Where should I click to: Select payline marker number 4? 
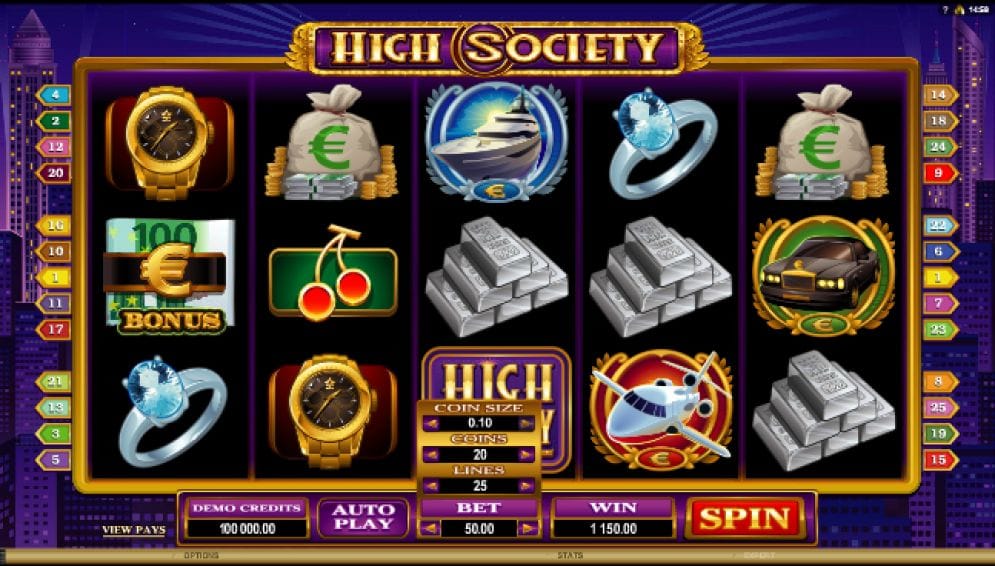[54, 96]
